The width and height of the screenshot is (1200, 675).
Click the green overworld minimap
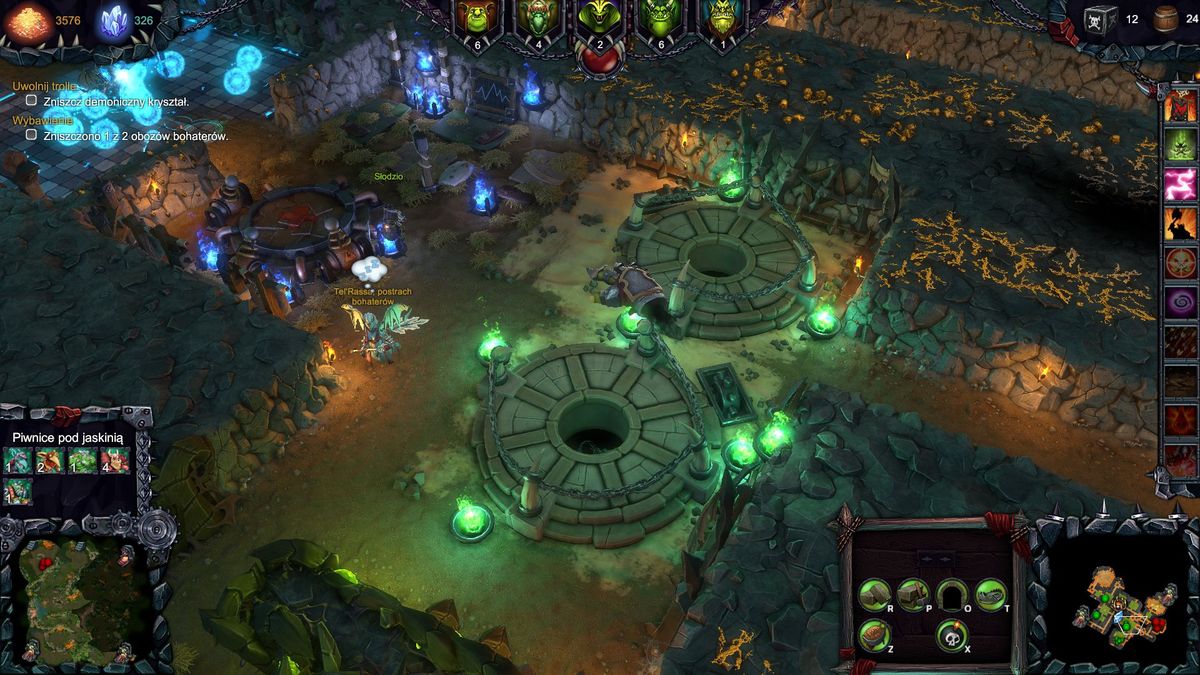tap(75, 602)
